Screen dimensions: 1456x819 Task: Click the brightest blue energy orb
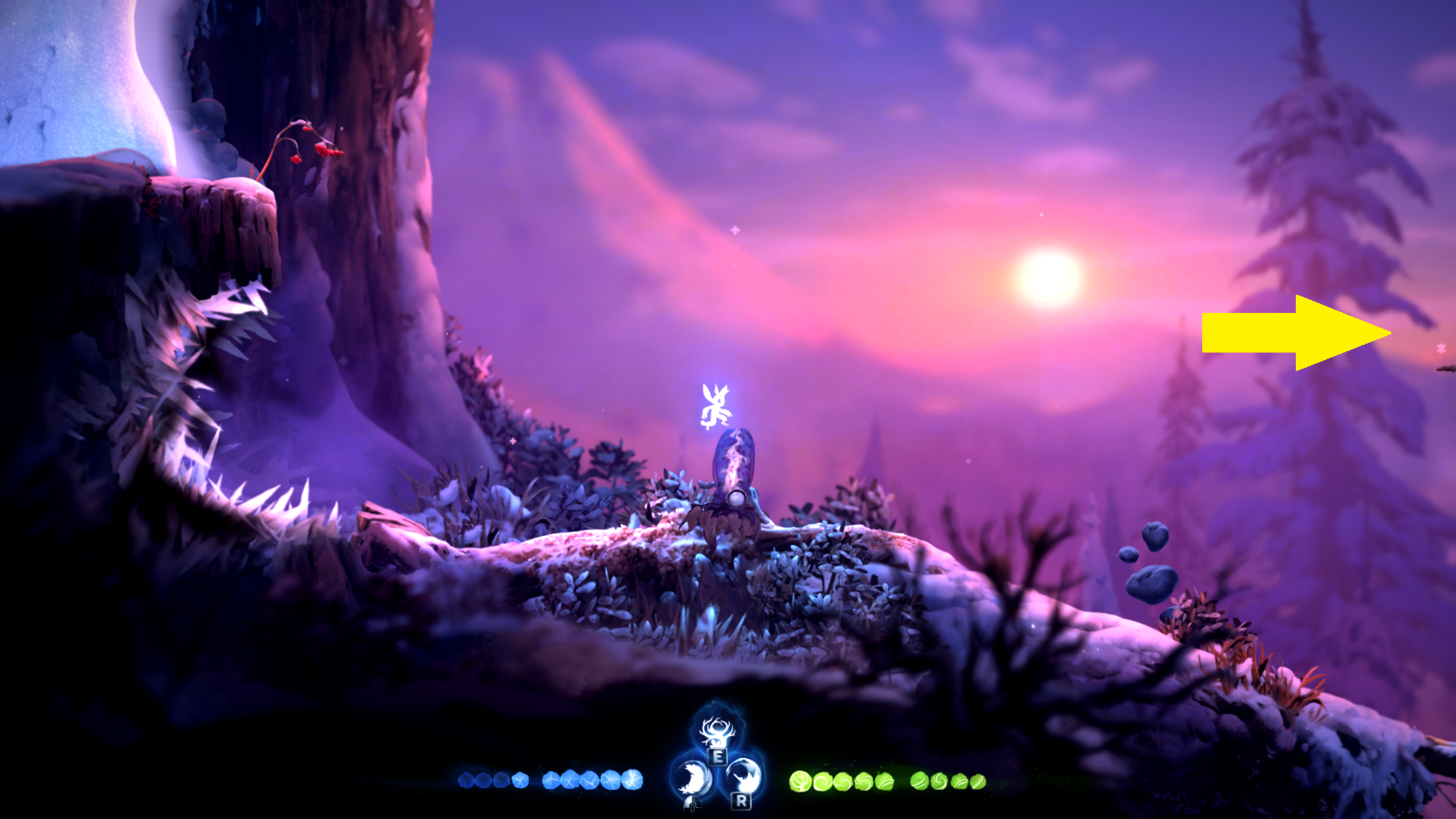tap(631, 780)
